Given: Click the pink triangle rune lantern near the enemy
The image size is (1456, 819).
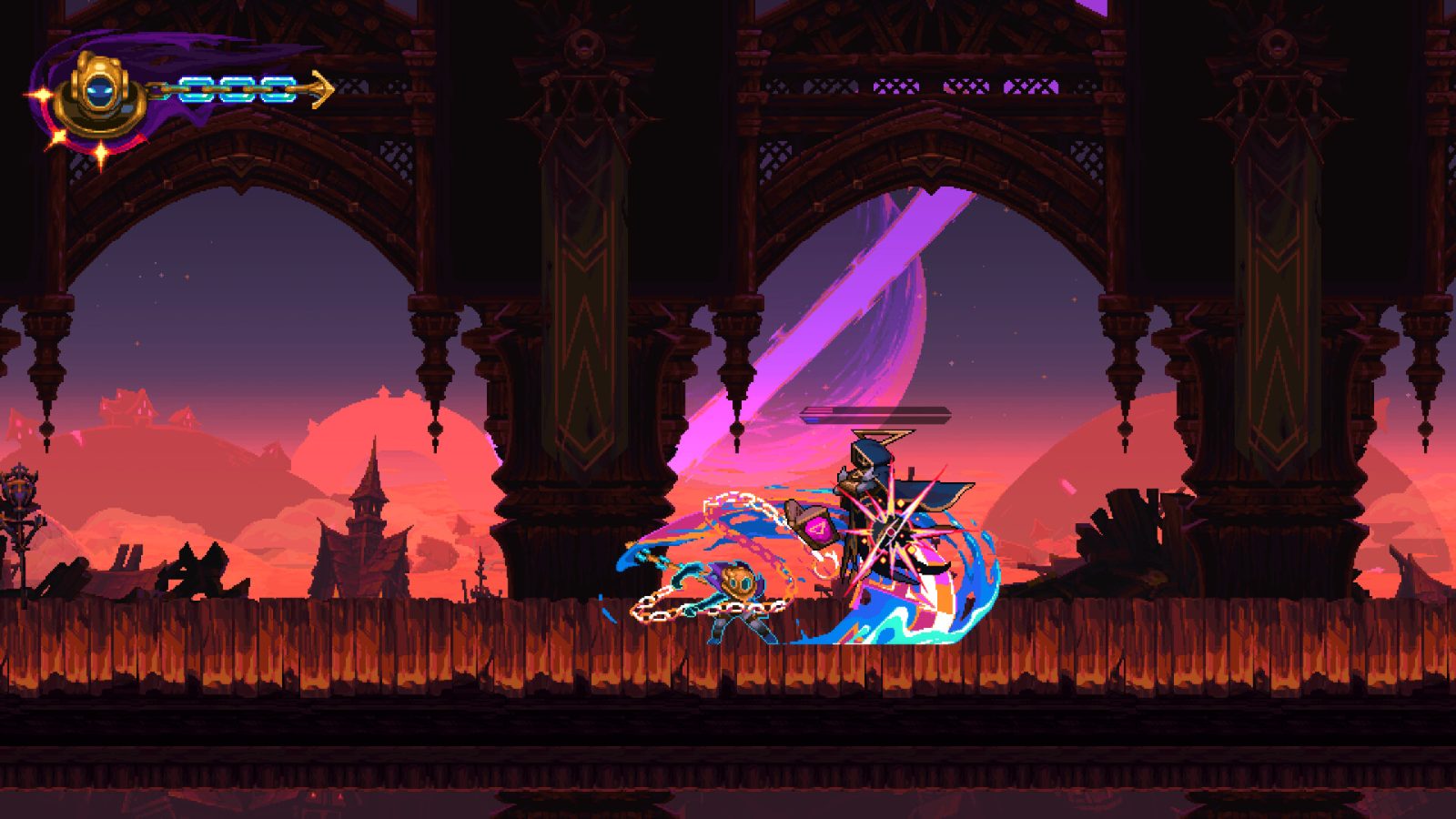Looking at the screenshot, I should pyautogui.click(x=819, y=531).
